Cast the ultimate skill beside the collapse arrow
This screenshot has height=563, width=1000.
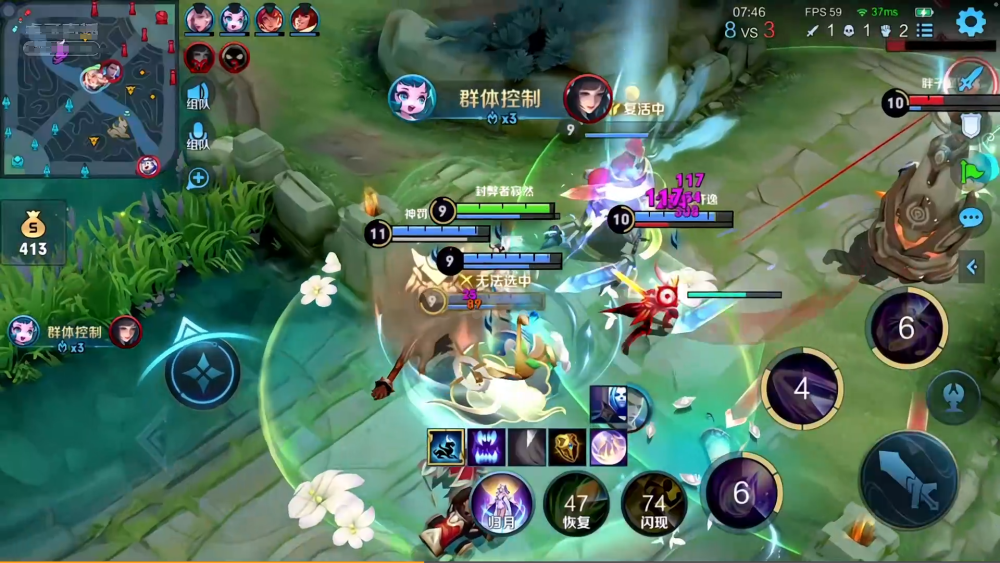pos(907,328)
